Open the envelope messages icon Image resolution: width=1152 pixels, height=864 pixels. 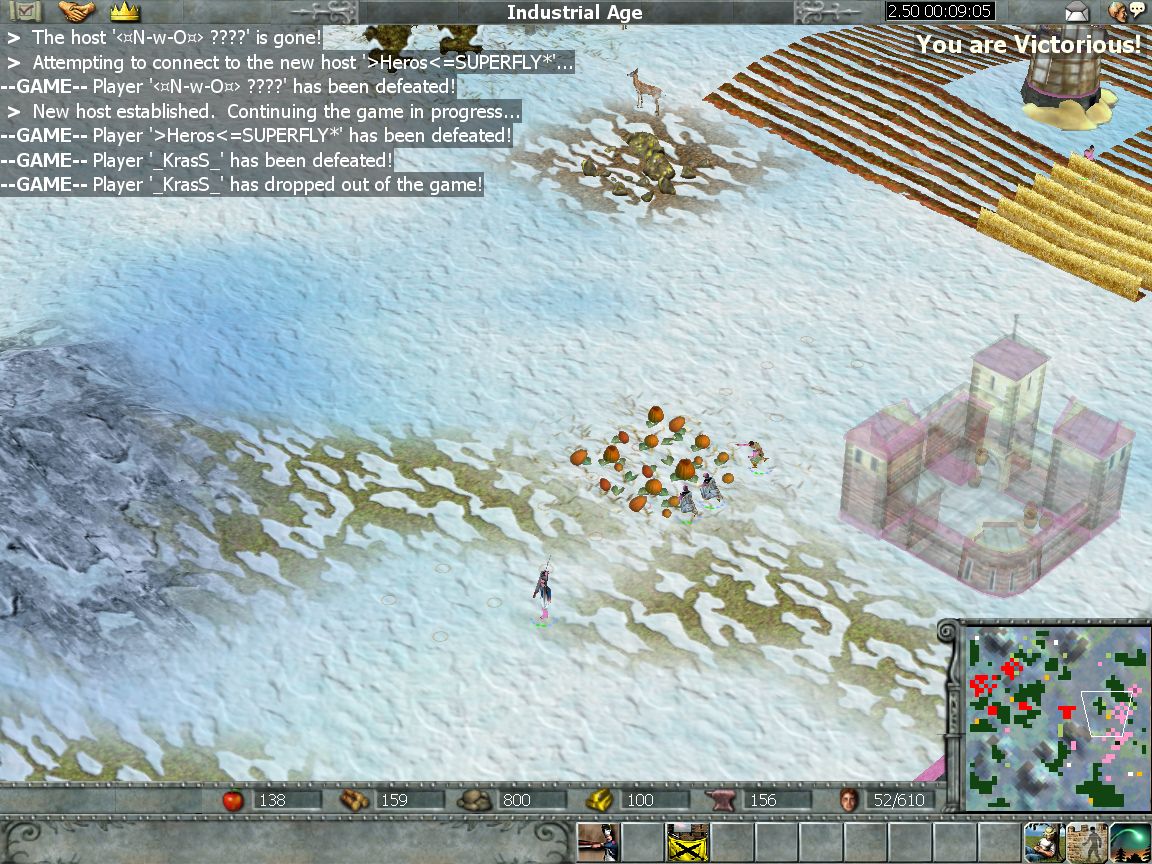pyautogui.click(x=1076, y=12)
